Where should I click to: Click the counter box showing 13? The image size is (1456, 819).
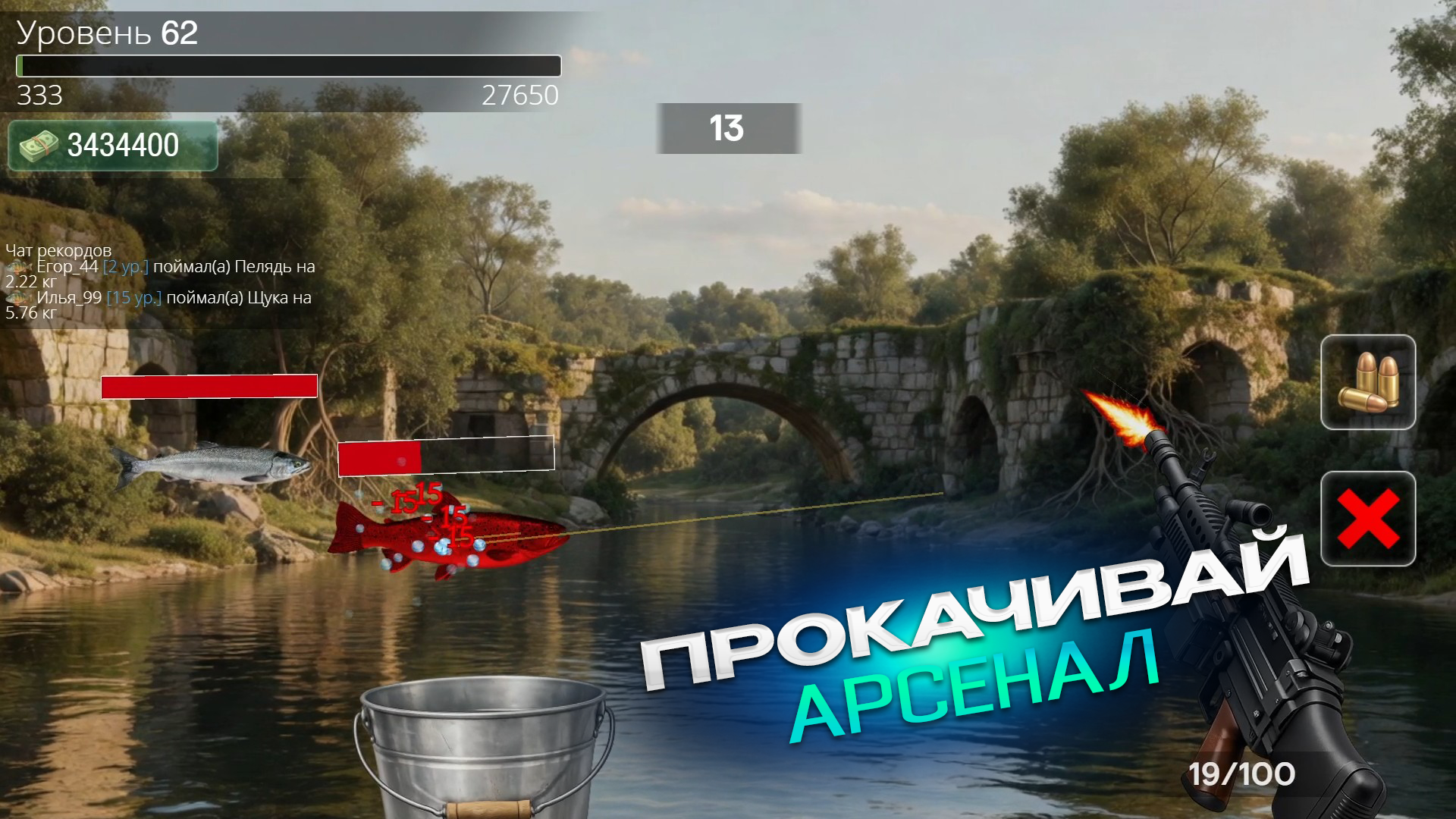point(726,127)
